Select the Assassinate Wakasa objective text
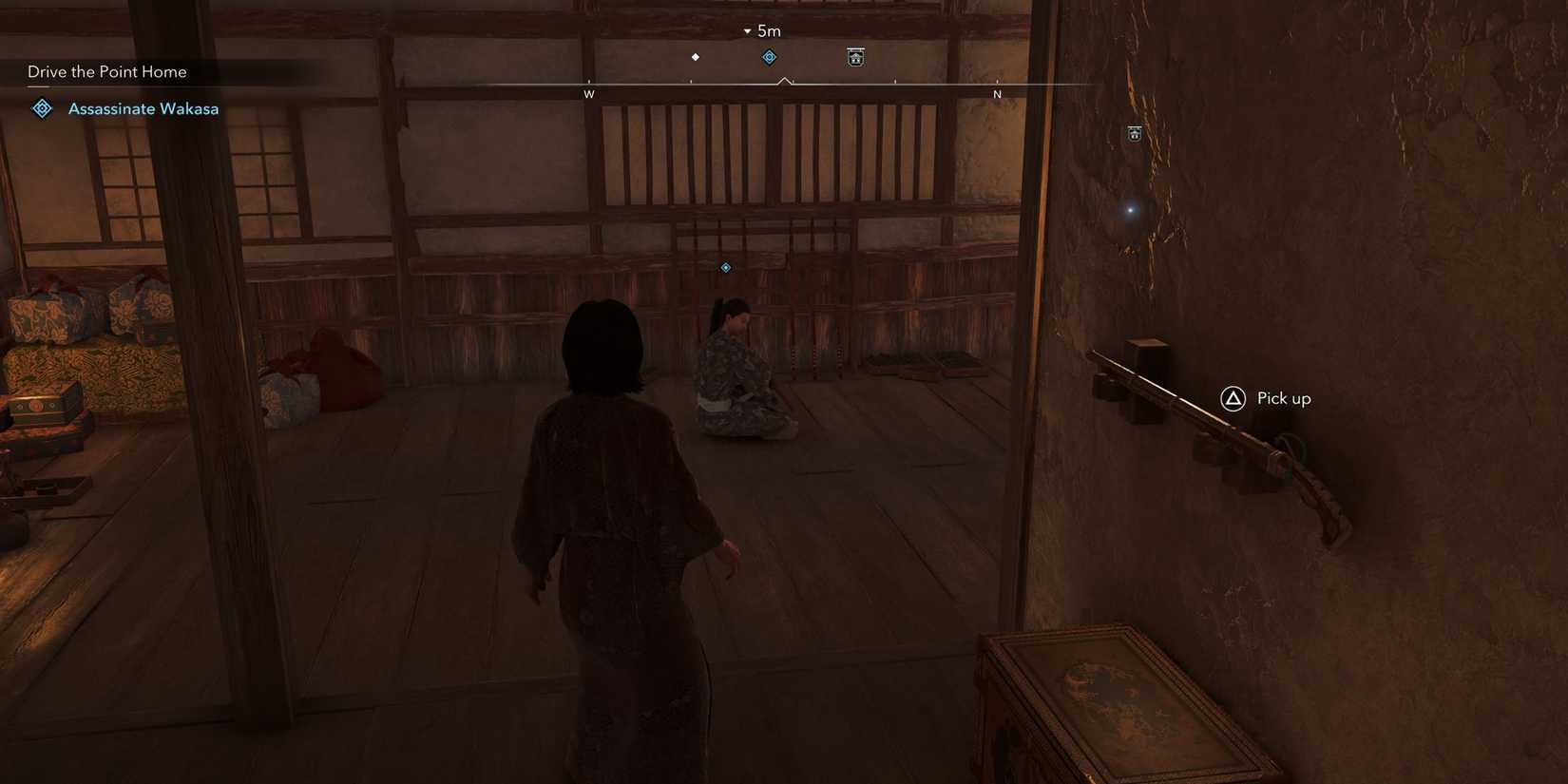The height and width of the screenshot is (784, 1568). click(x=143, y=108)
